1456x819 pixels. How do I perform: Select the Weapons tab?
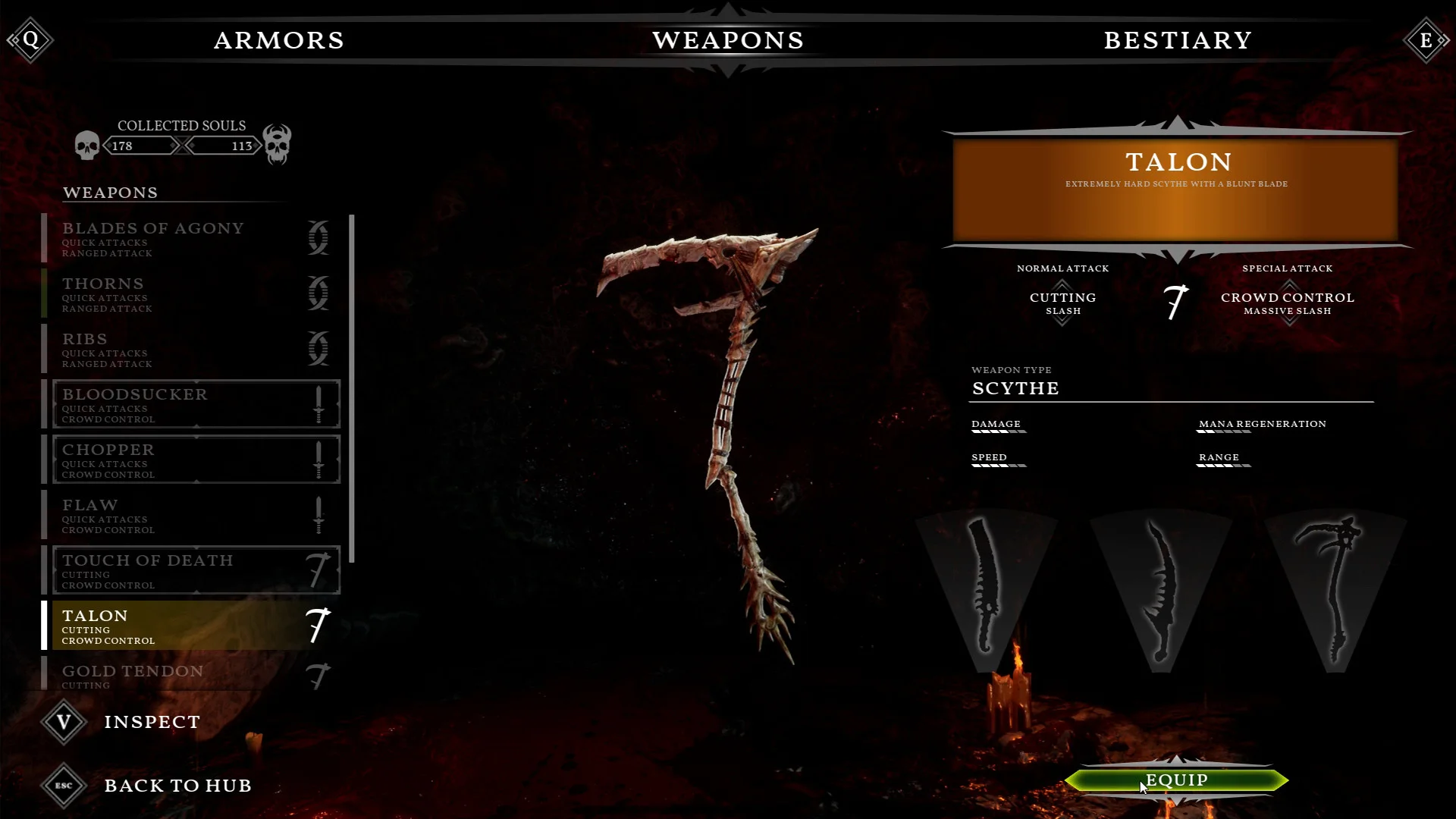pos(728,40)
